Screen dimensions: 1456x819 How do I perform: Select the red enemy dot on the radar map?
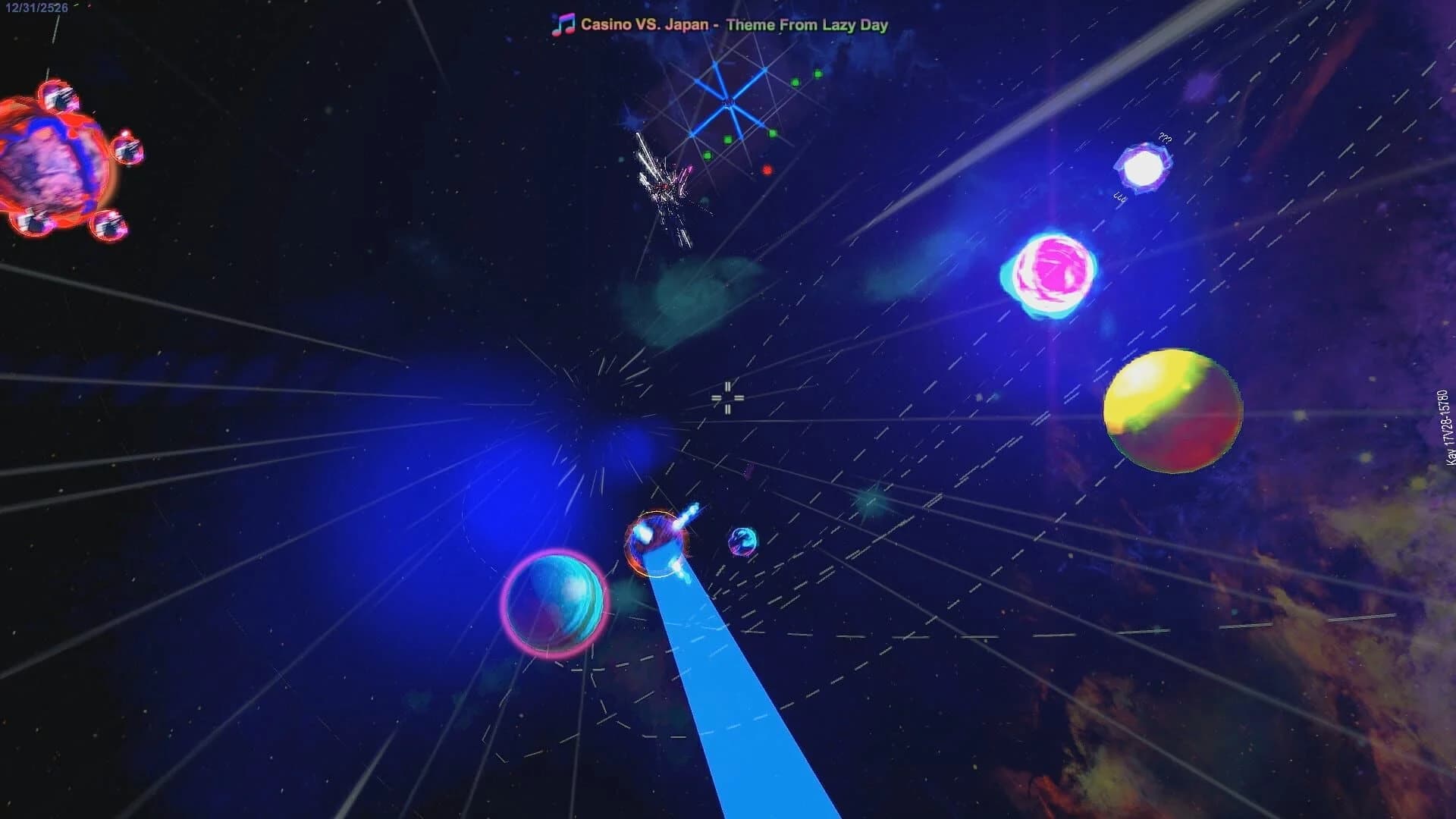click(767, 170)
